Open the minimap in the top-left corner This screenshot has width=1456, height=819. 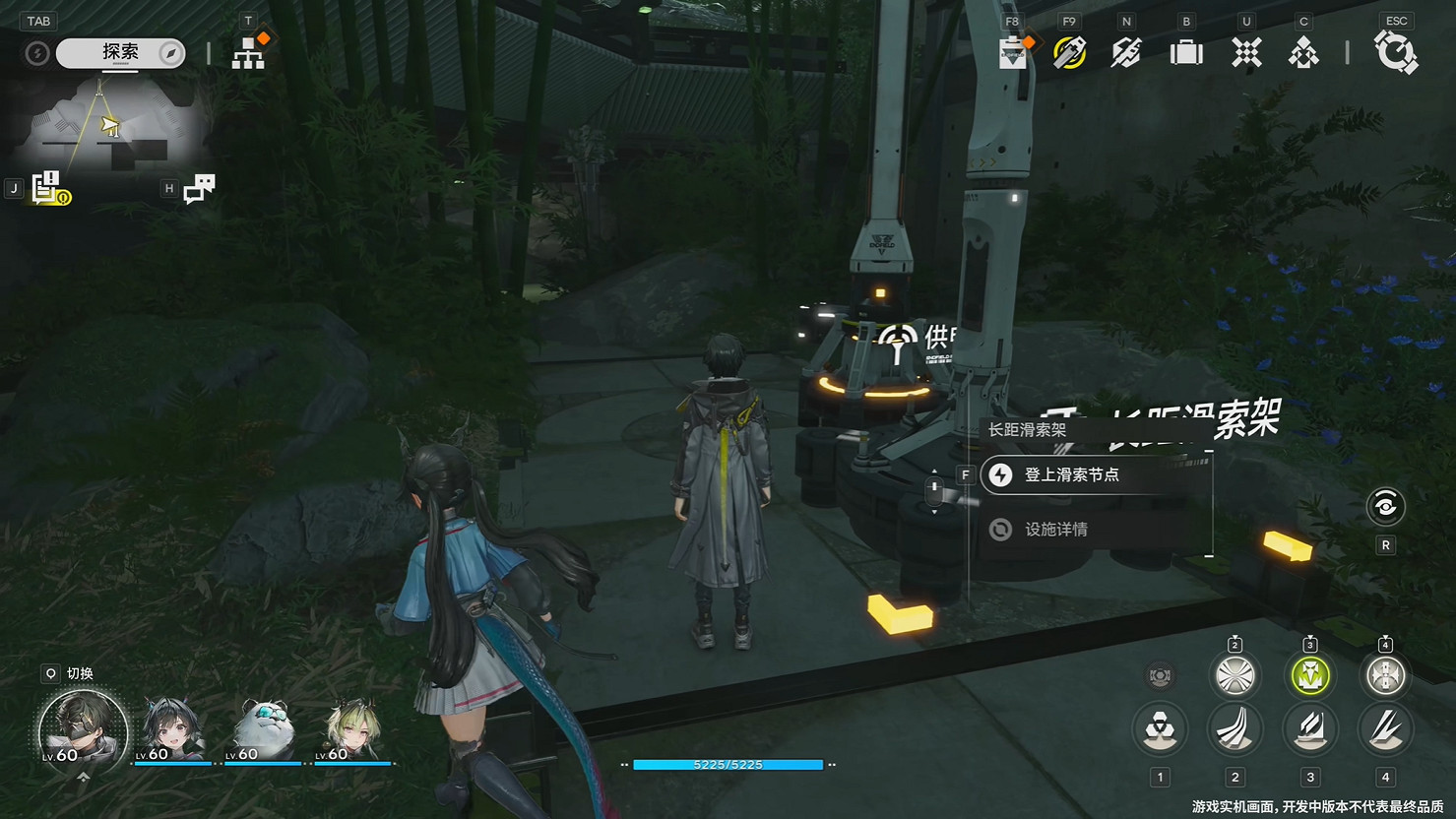(108, 128)
